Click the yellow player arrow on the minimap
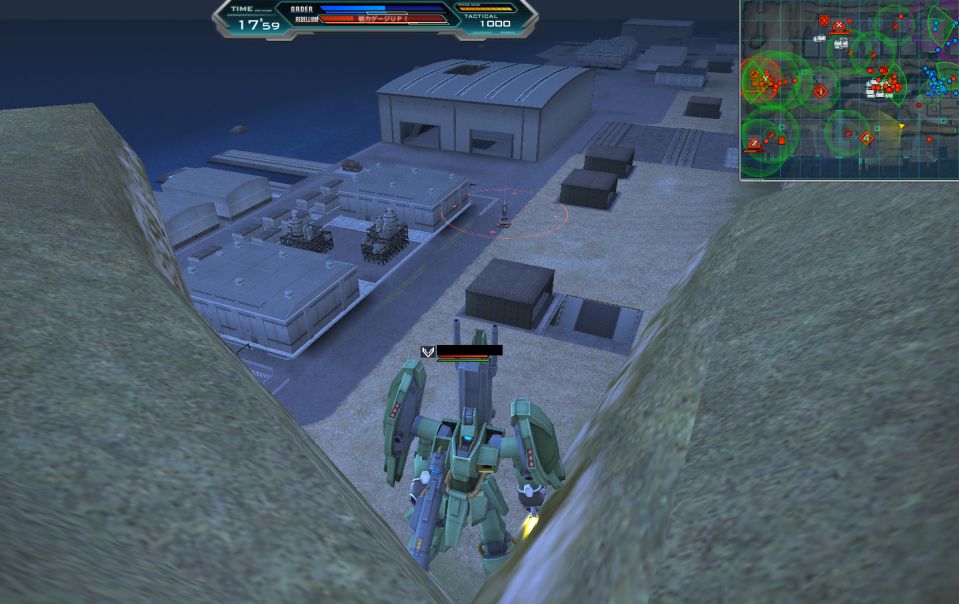Screen dimensions: 959x604 click(901, 127)
